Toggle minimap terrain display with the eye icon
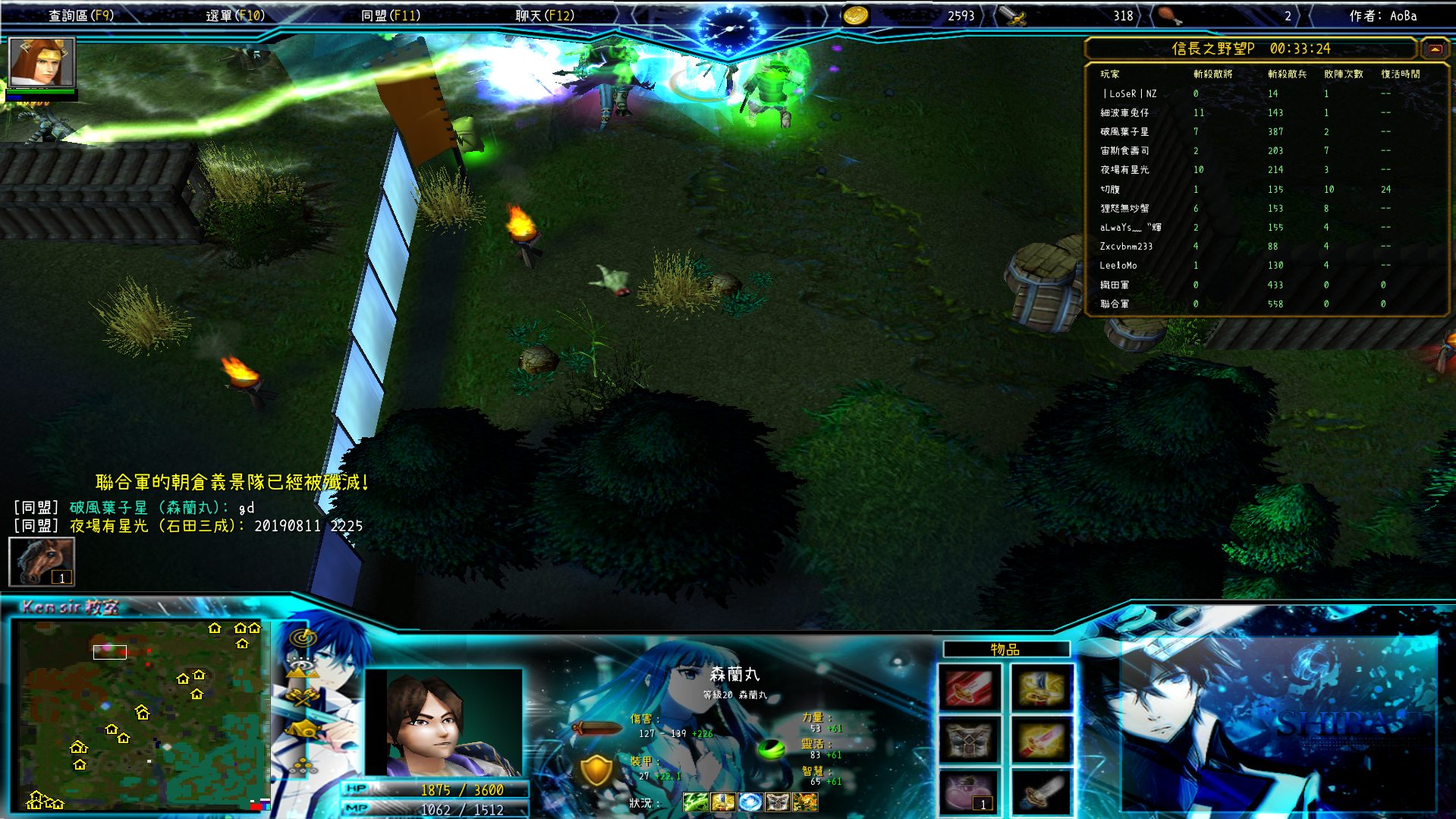The image size is (1456, 819). (303, 668)
